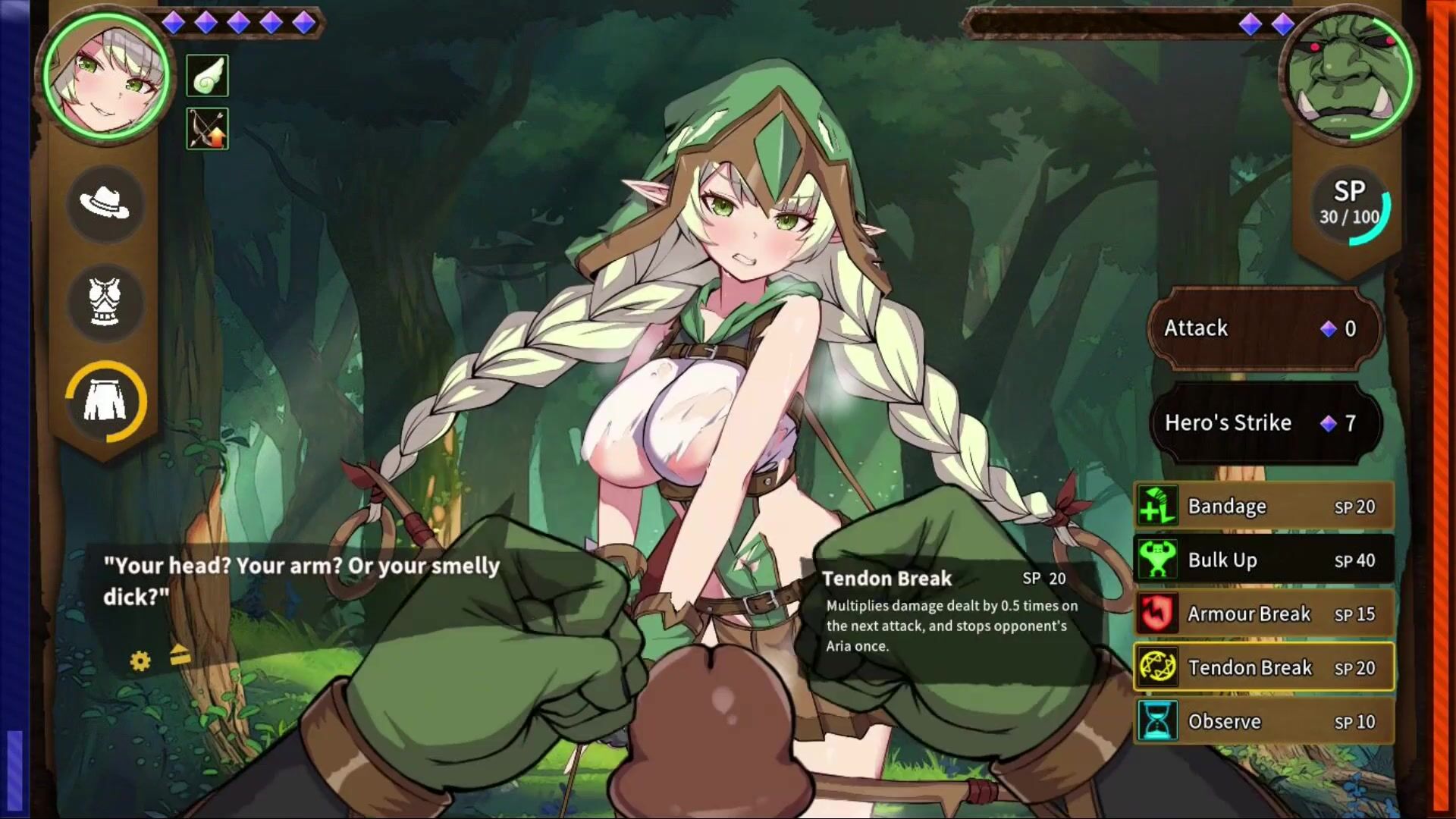Select the chest armor equipment icon

(x=105, y=302)
